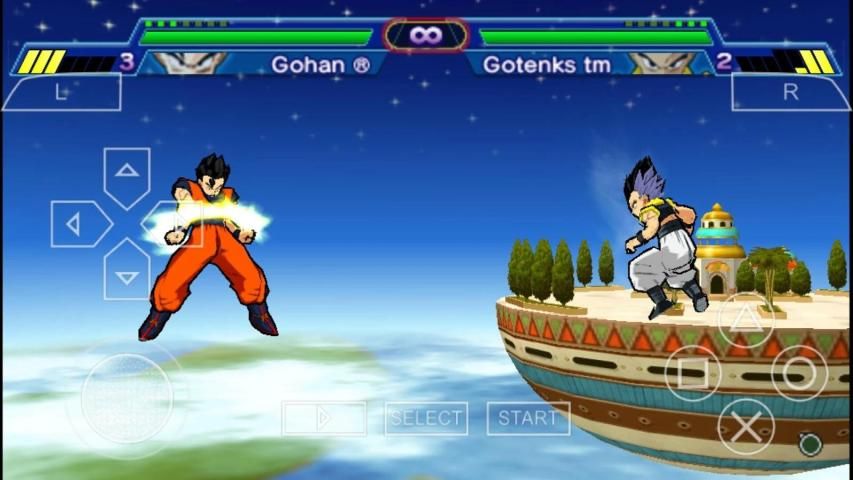The width and height of the screenshot is (853, 480).
Task: Activate the fast-forward arrow button
Action: pos(324,418)
